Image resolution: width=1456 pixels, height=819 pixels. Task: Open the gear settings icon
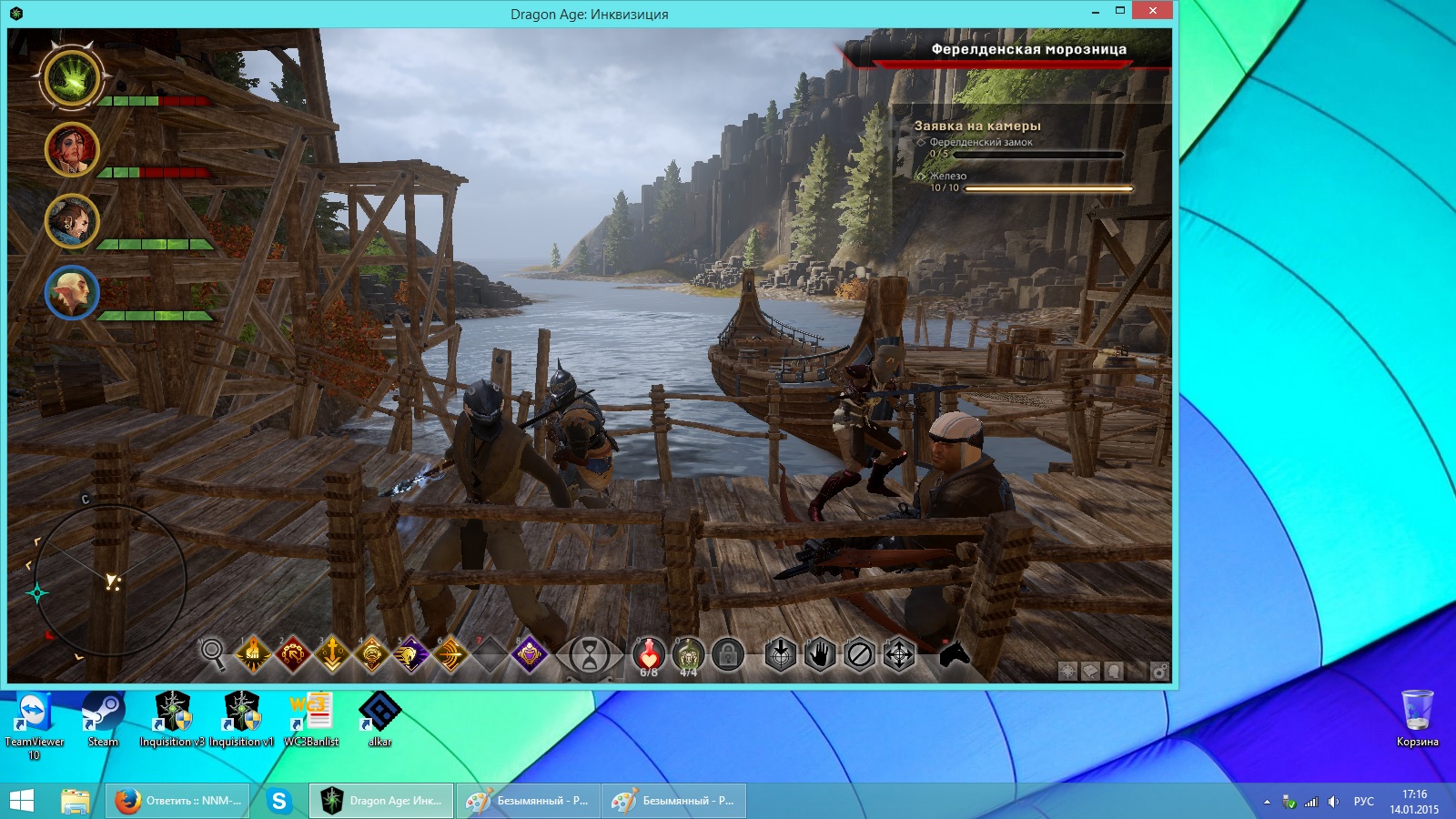1159,672
